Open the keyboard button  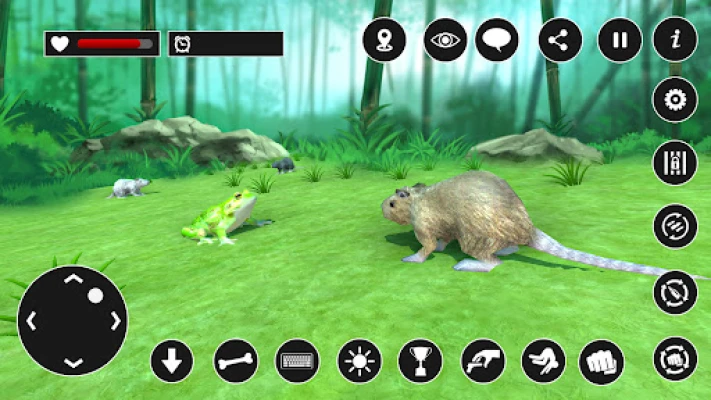tap(297, 361)
